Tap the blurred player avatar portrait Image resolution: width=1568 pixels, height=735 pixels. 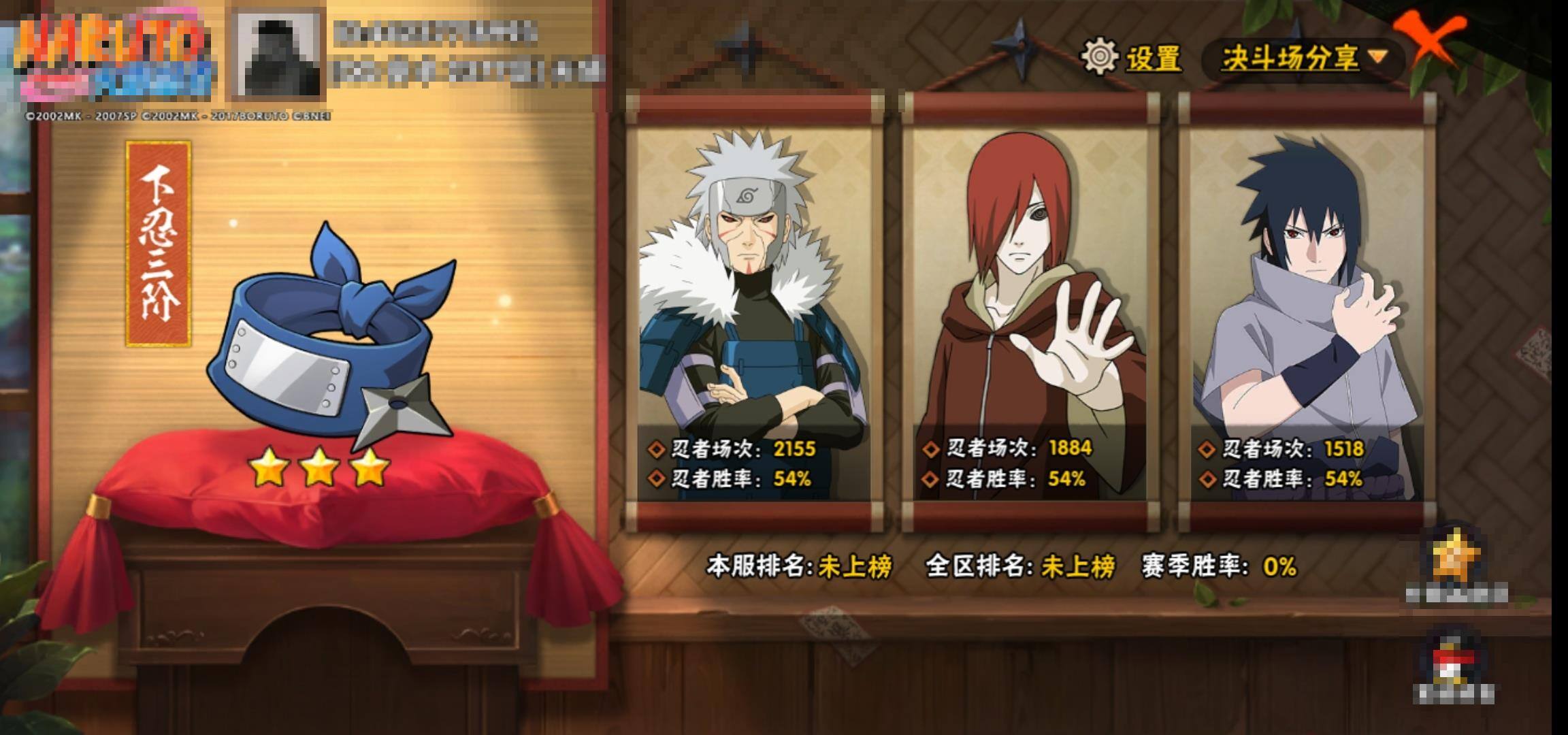click(x=278, y=54)
